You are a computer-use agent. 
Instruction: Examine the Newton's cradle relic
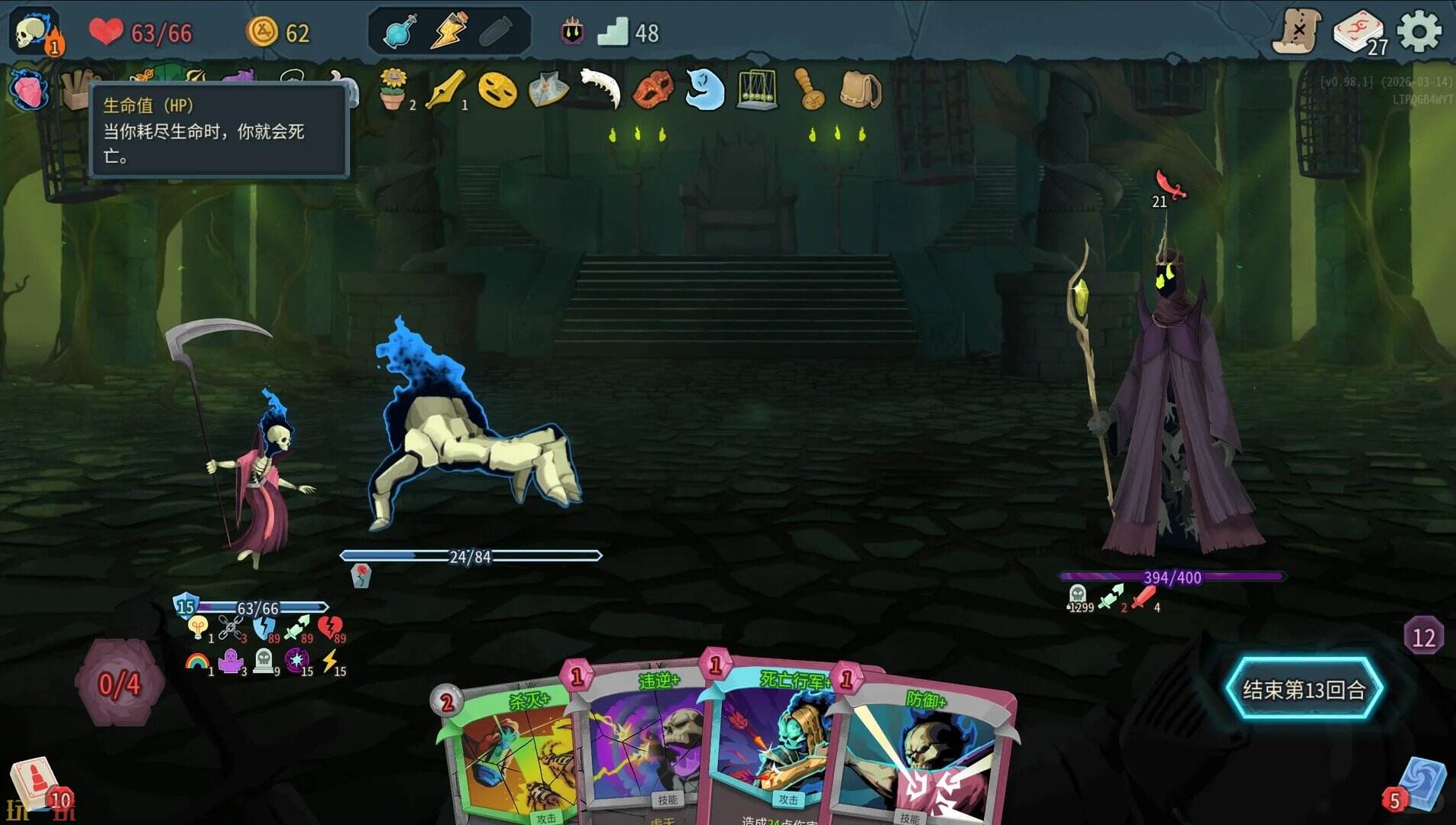click(756, 90)
